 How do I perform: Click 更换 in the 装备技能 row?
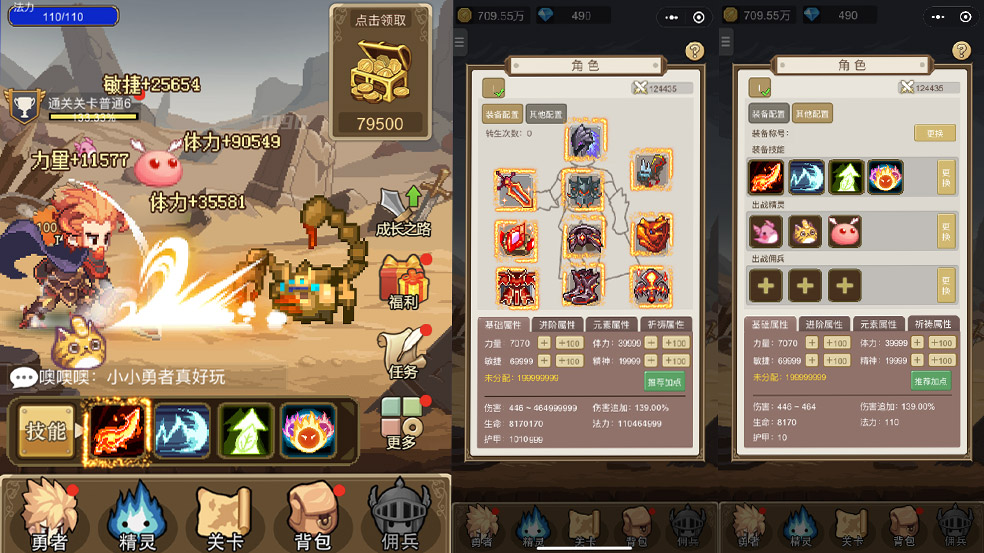[x=945, y=177]
